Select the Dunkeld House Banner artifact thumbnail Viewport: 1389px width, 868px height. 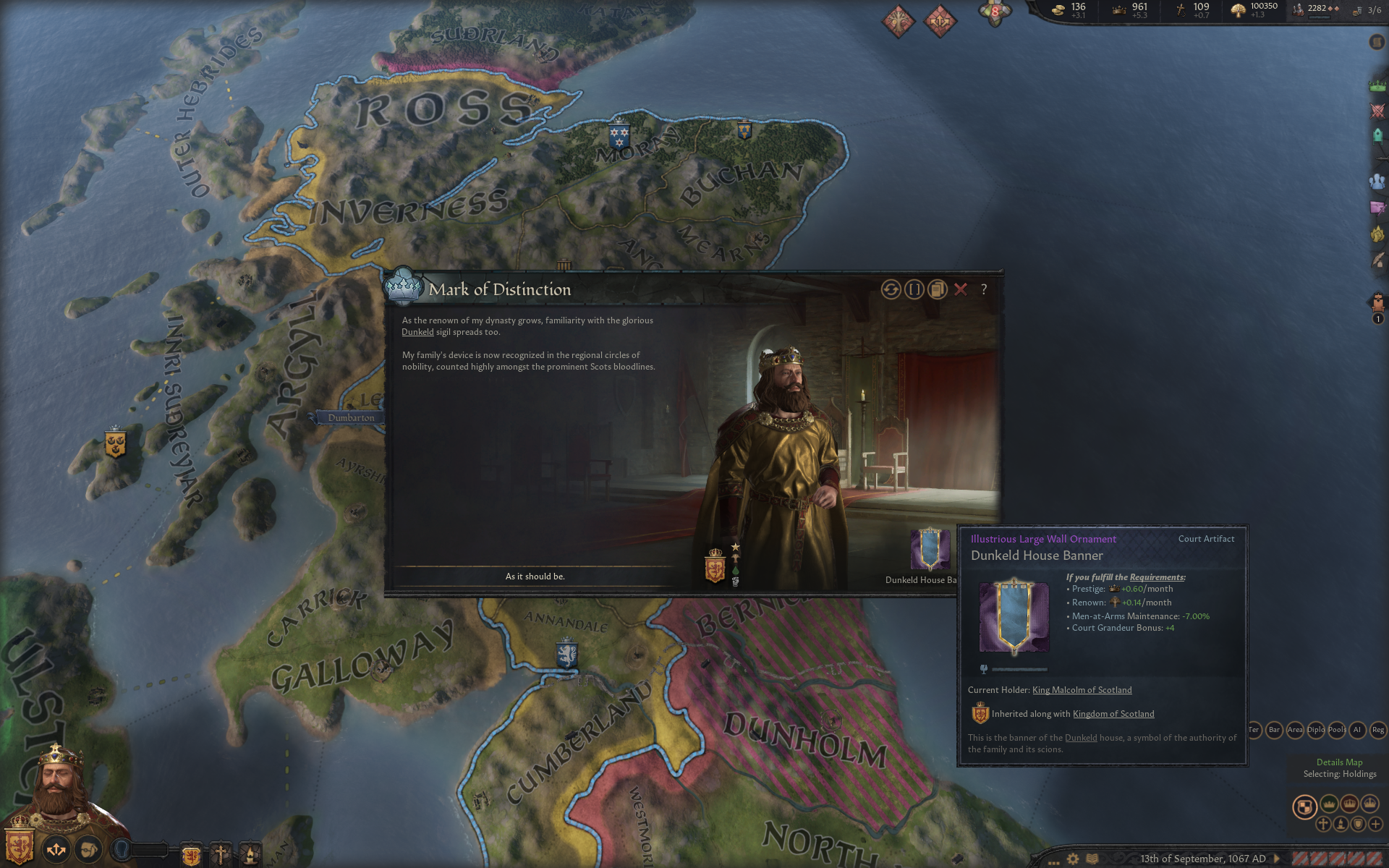coord(930,550)
